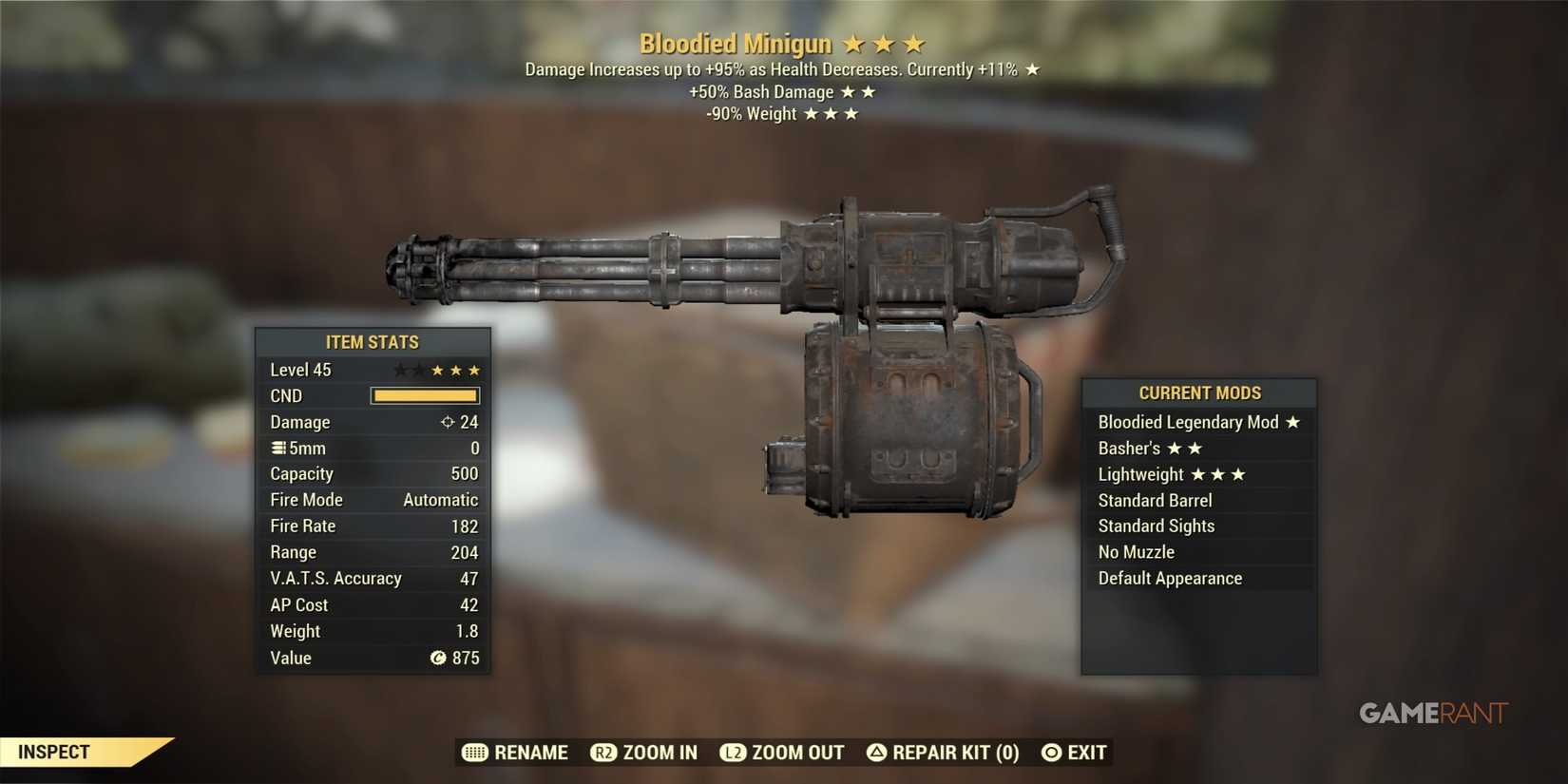Click the RENAME button

(x=530, y=753)
